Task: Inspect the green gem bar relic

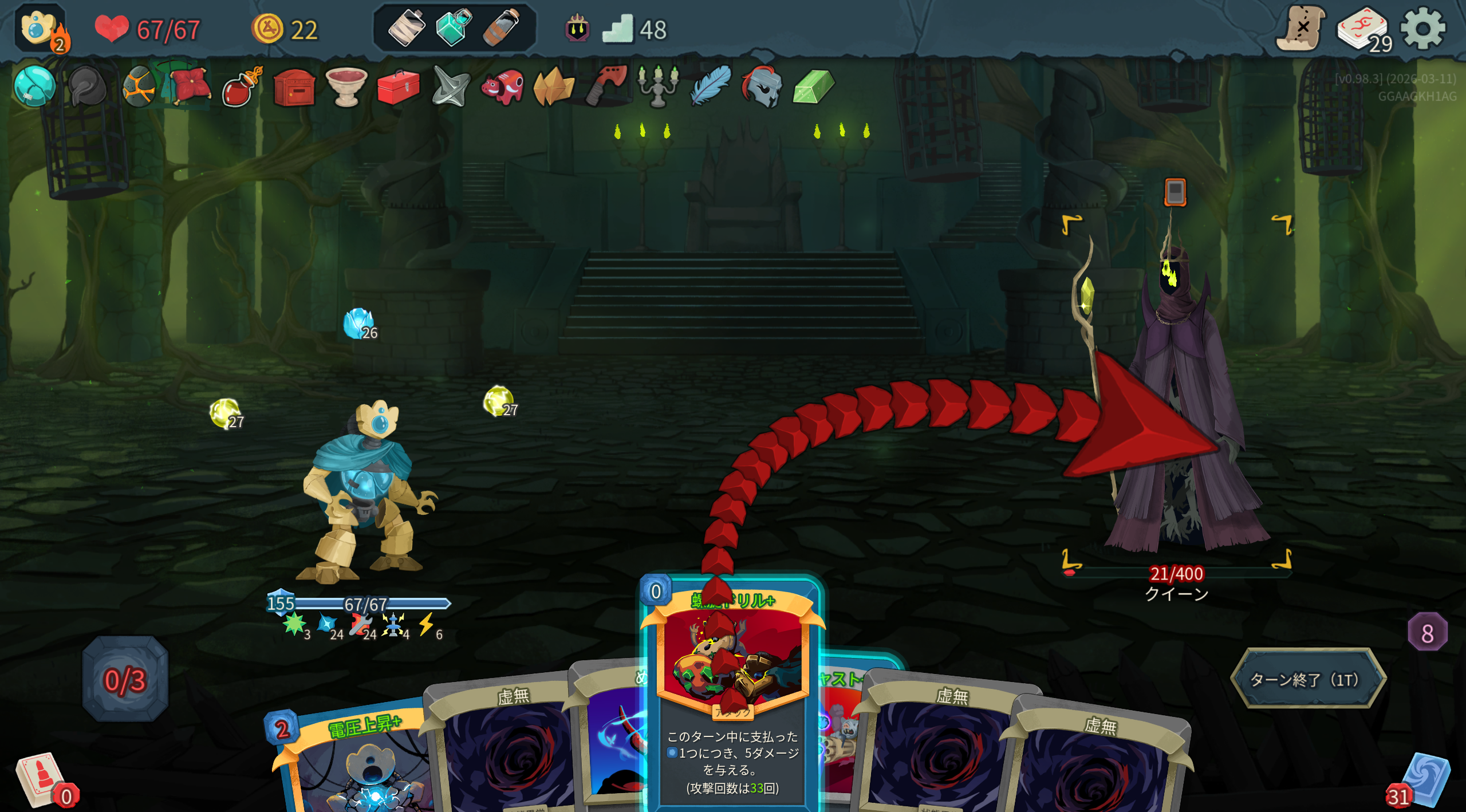Action: click(x=813, y=87)
